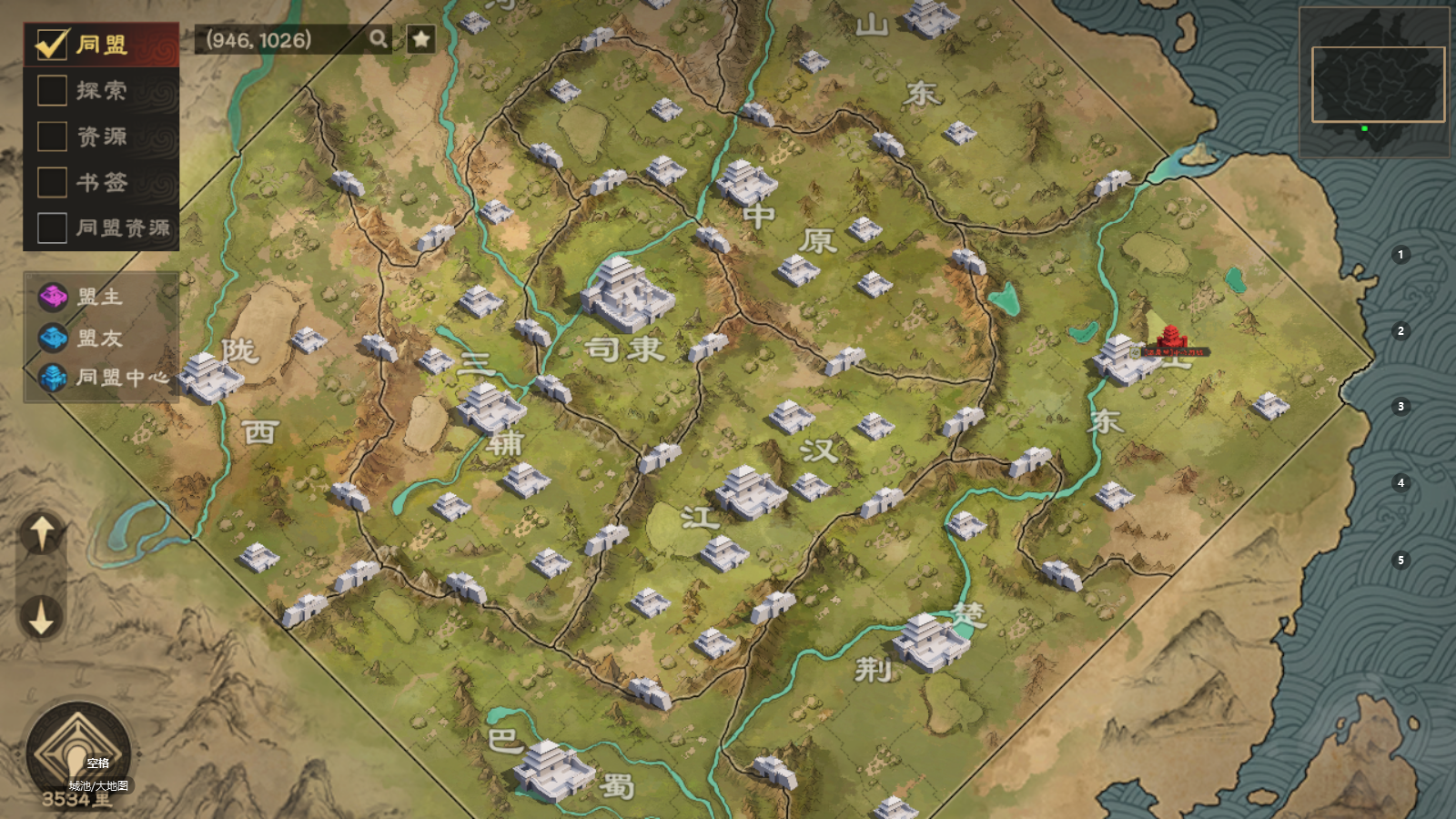This screenshot has width=1456, height=819.
Task: Choose map marker number 2
Action: (x=1400, y=330)
